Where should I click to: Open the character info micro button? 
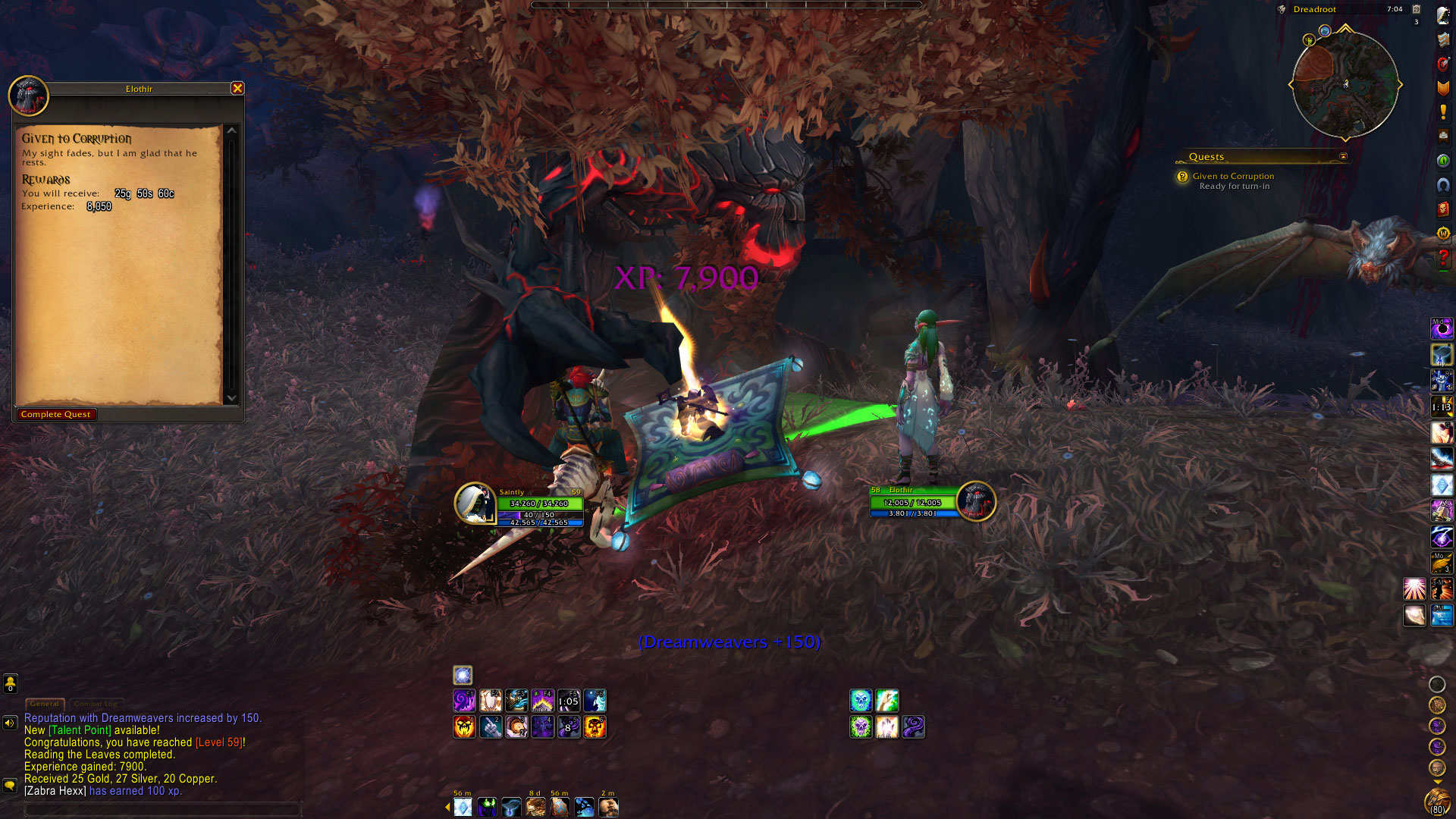pyautogui.click(x=1443, y=15)
